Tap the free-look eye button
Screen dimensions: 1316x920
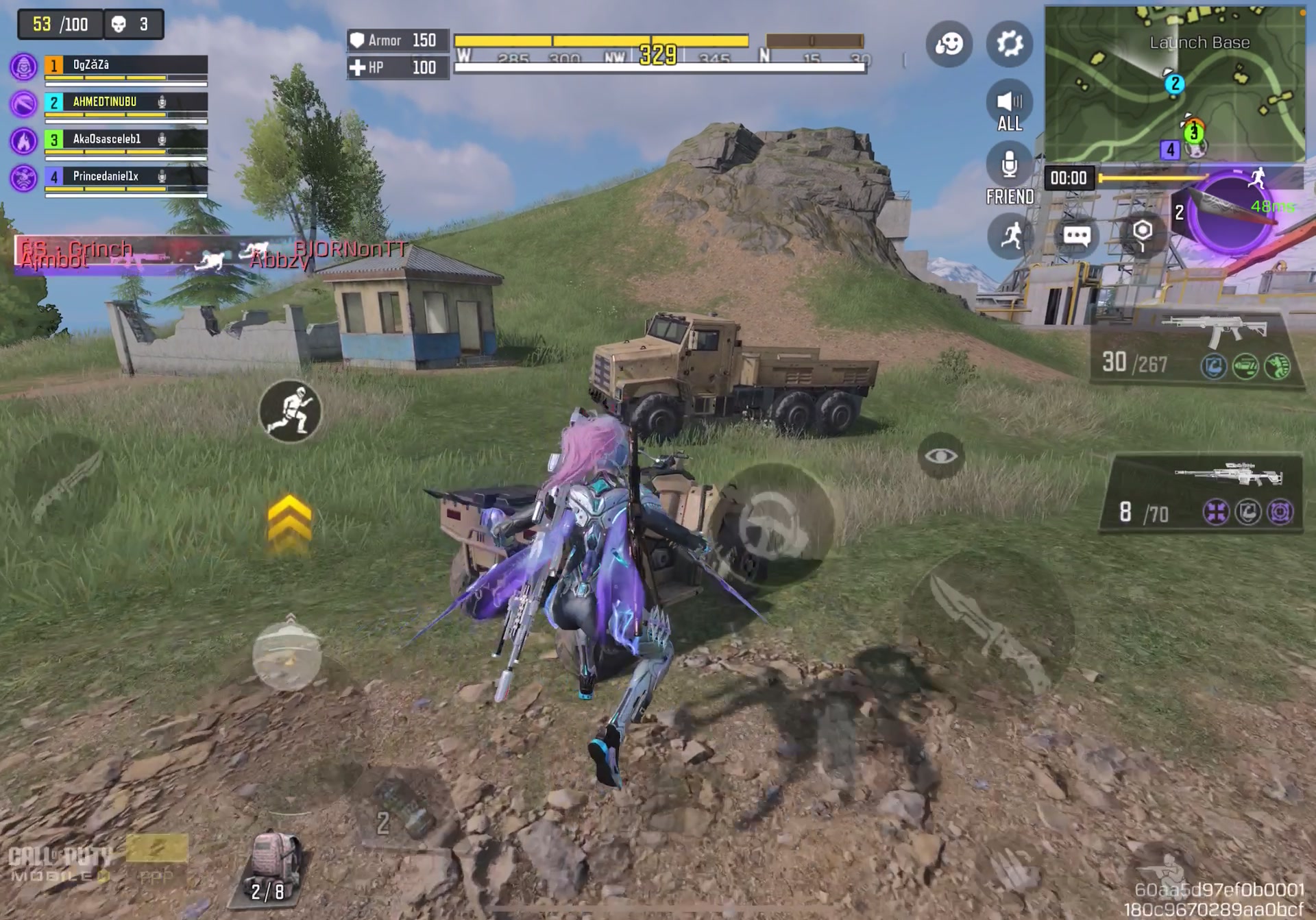(x=940, y=456)
